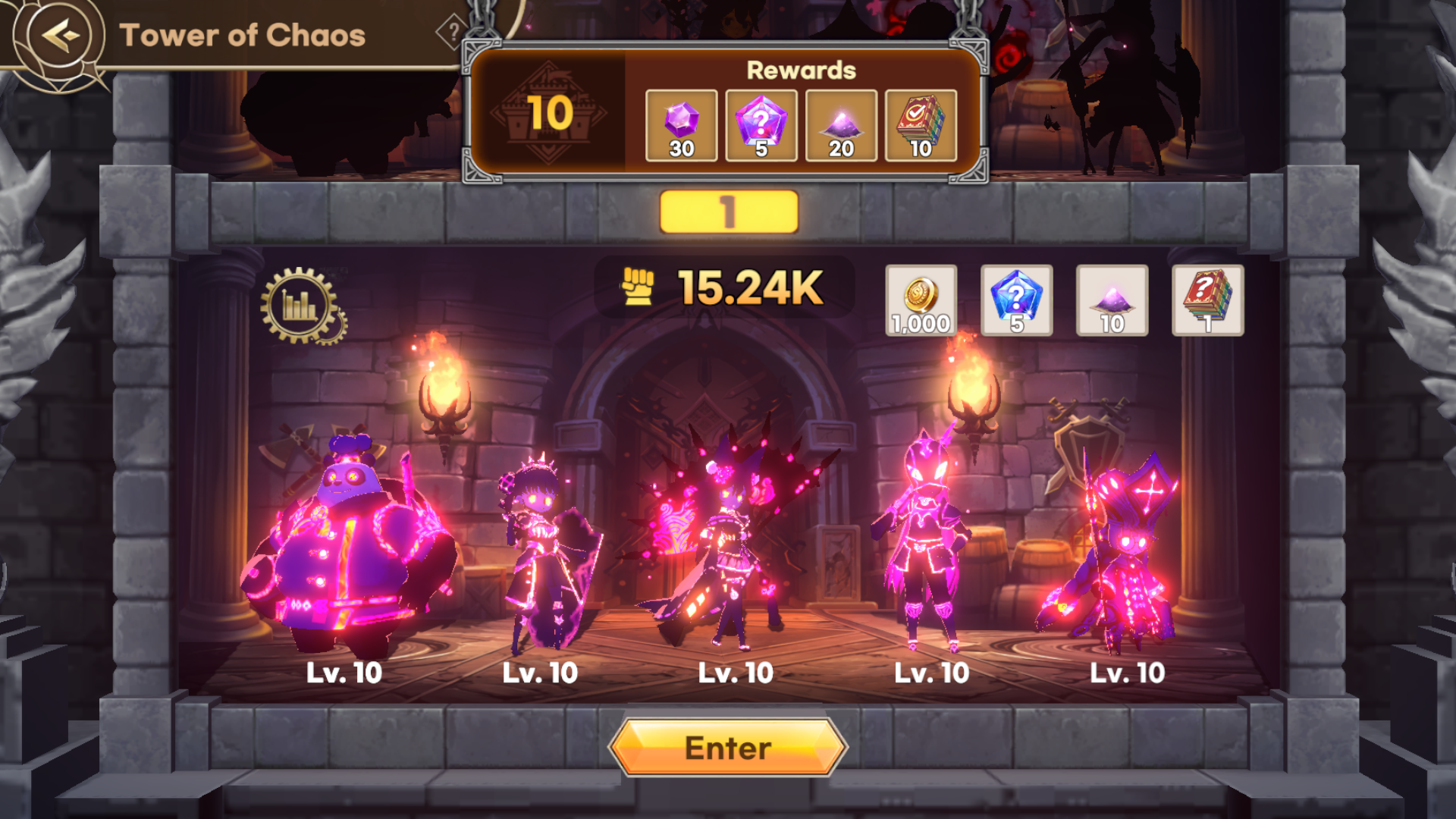Inspect the blue mystery gem reward
Screen dimensions: 1456x819
coord(1016,300)
